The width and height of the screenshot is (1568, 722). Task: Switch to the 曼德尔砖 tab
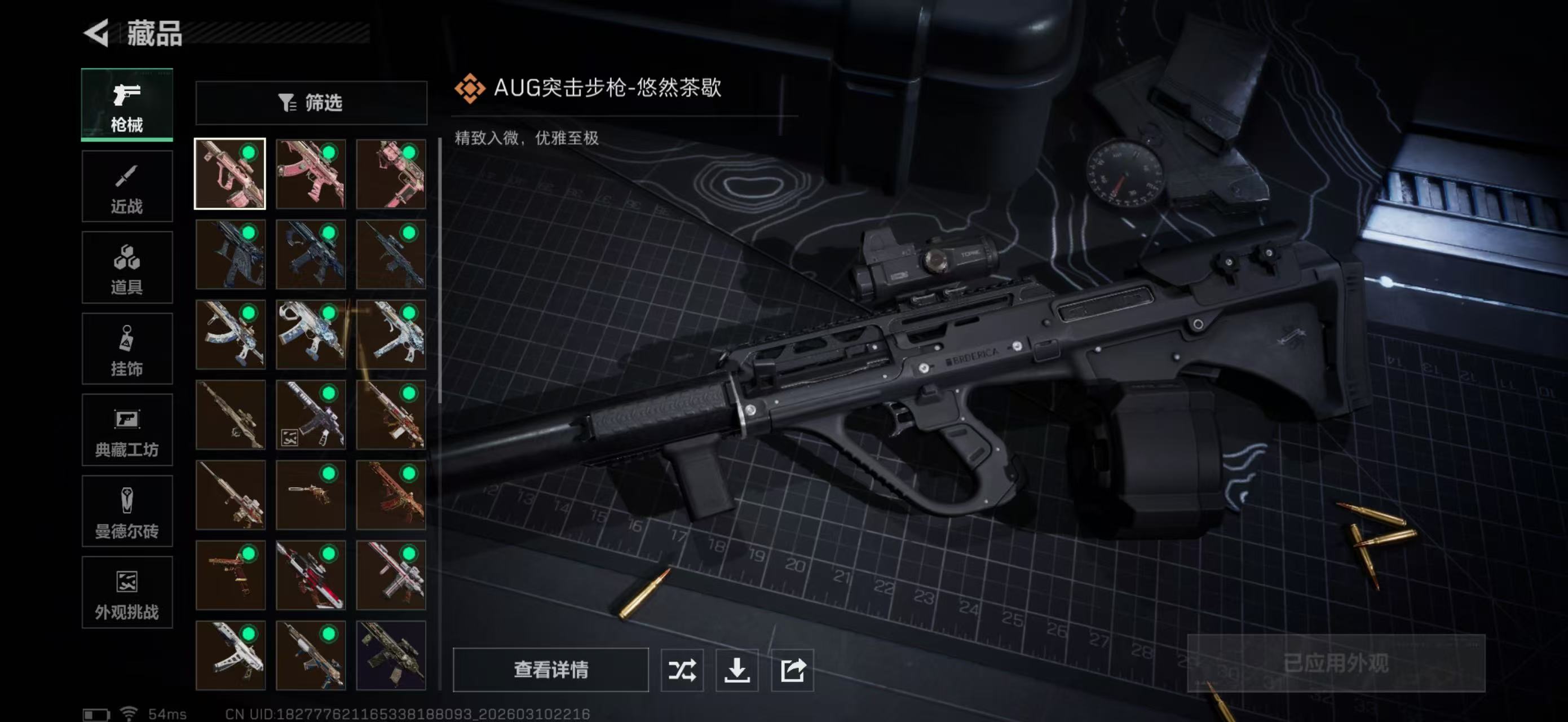127,512
